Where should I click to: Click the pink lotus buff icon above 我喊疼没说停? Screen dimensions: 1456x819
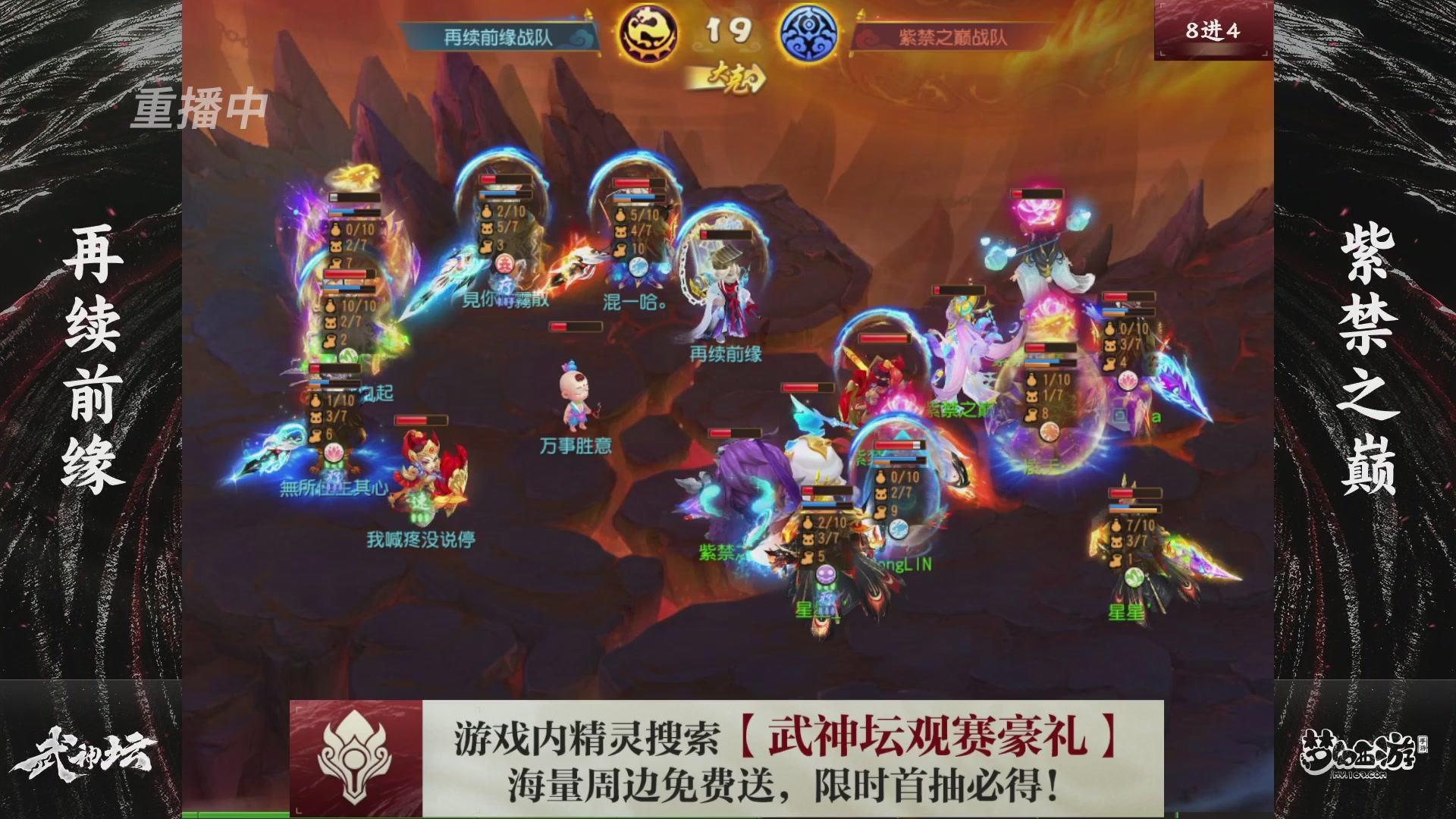tap(333, 454)
